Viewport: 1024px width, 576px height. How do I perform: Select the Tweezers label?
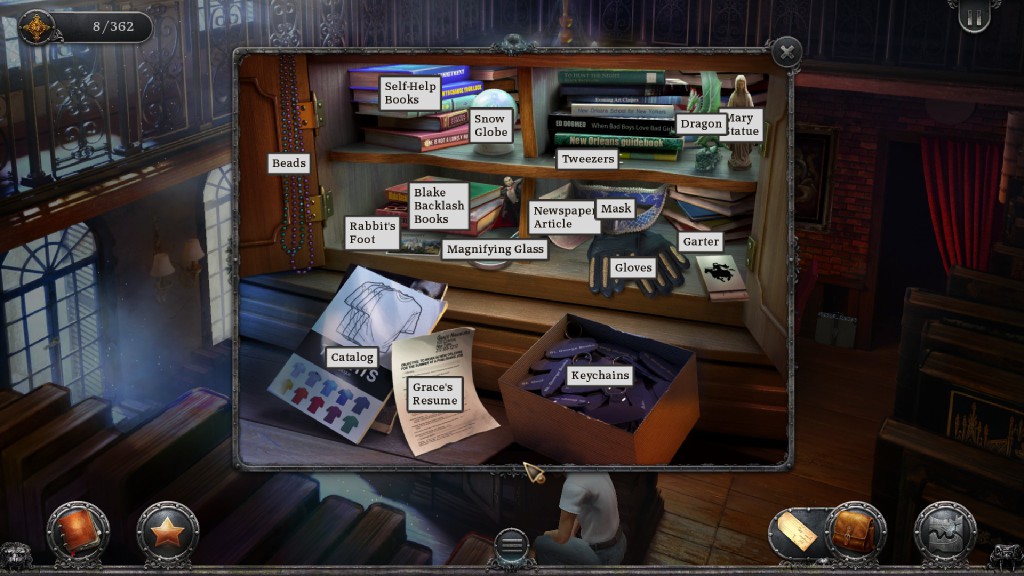(587, 159)
